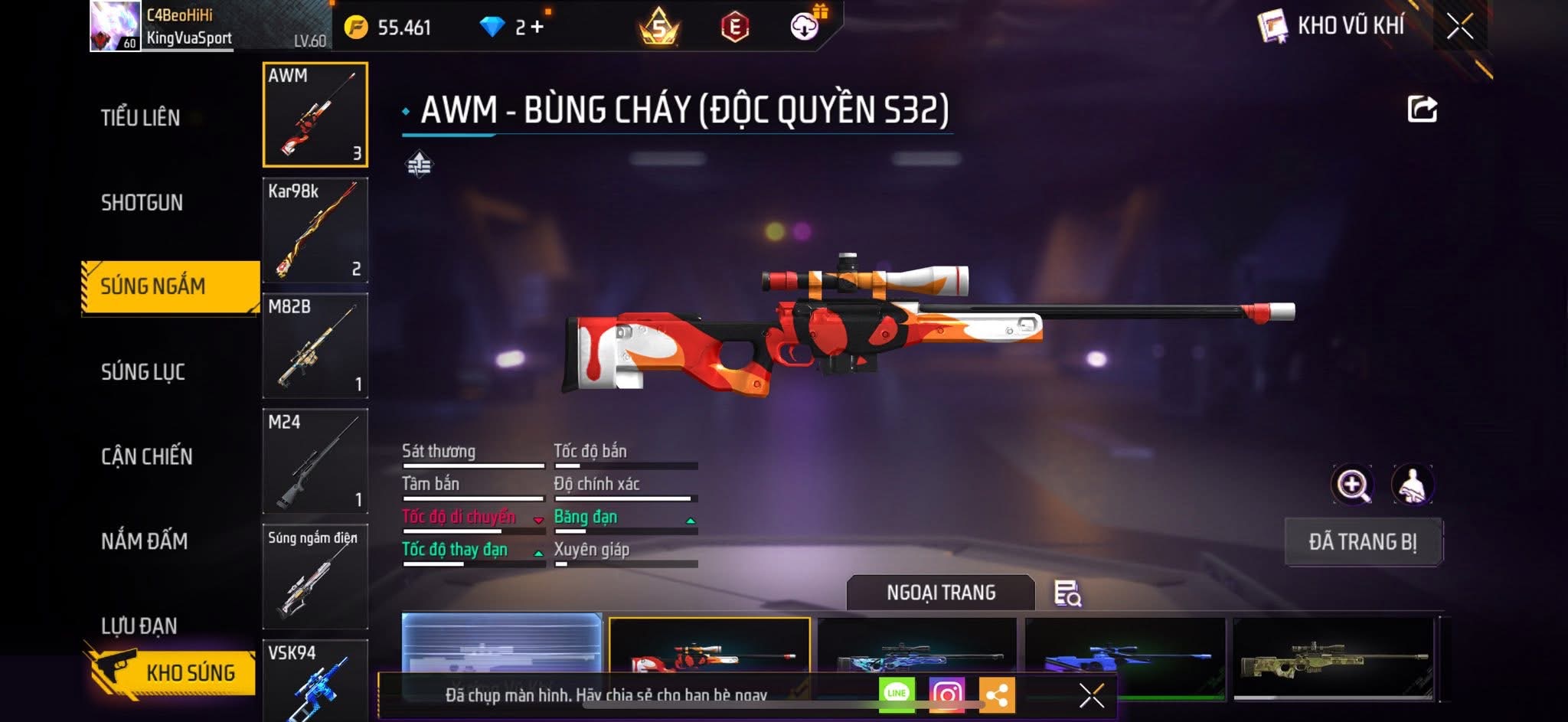Select the Súng Lục category
Image resolution: width=1568 pixels, height=722 pixels.
[x=143, y=372]
